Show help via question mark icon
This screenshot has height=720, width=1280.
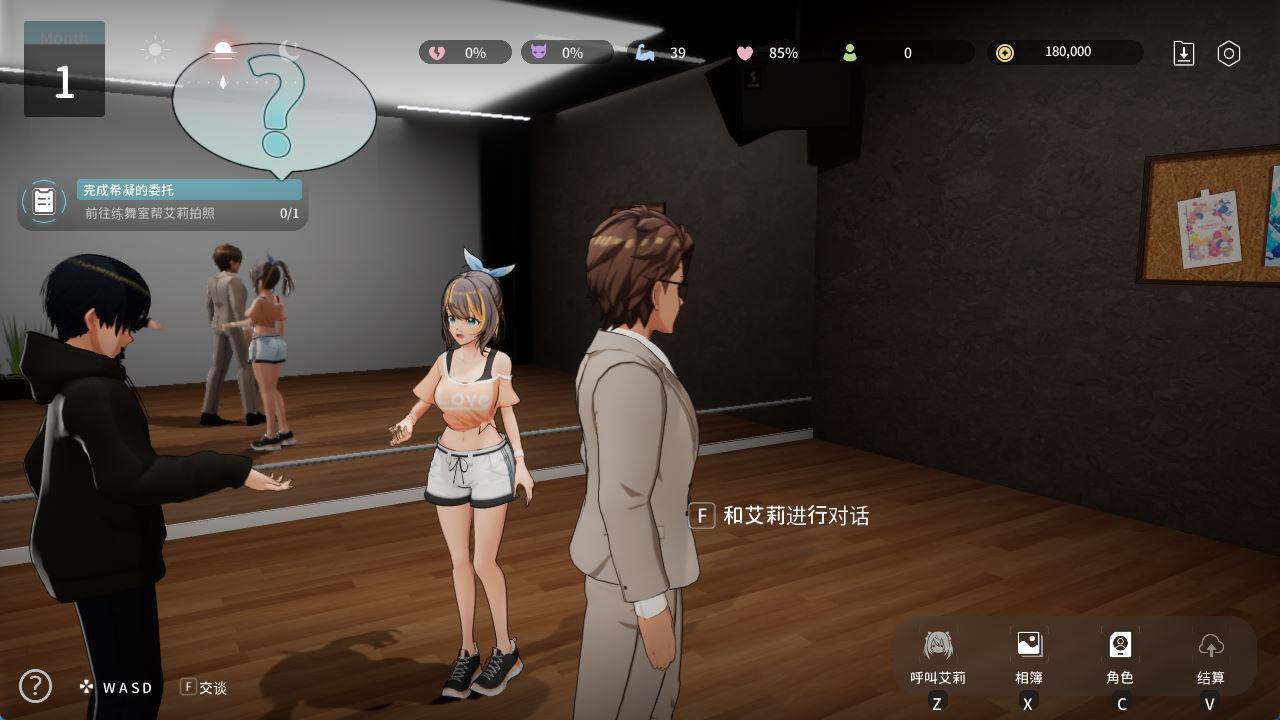(x=36, y=686)
